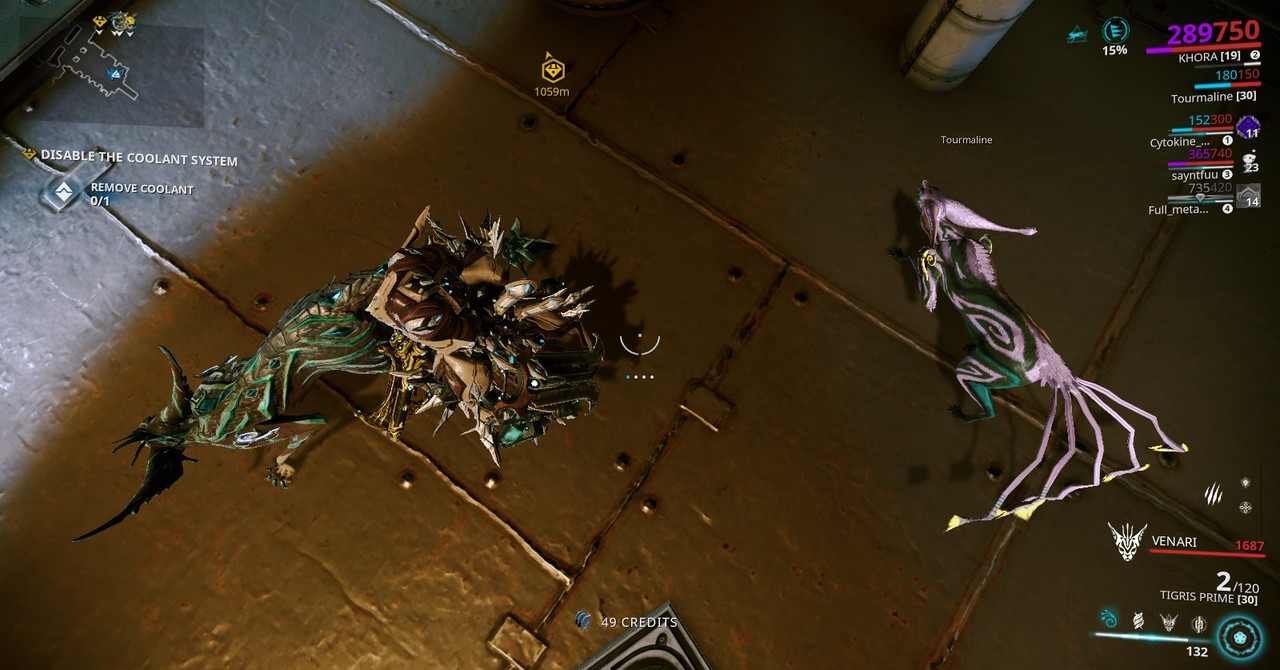Image resolution: width=1280 pixels, height=670 pixels.
Task: Activate Khora's Whipclaw ability icon
Action: point(1108,621)
